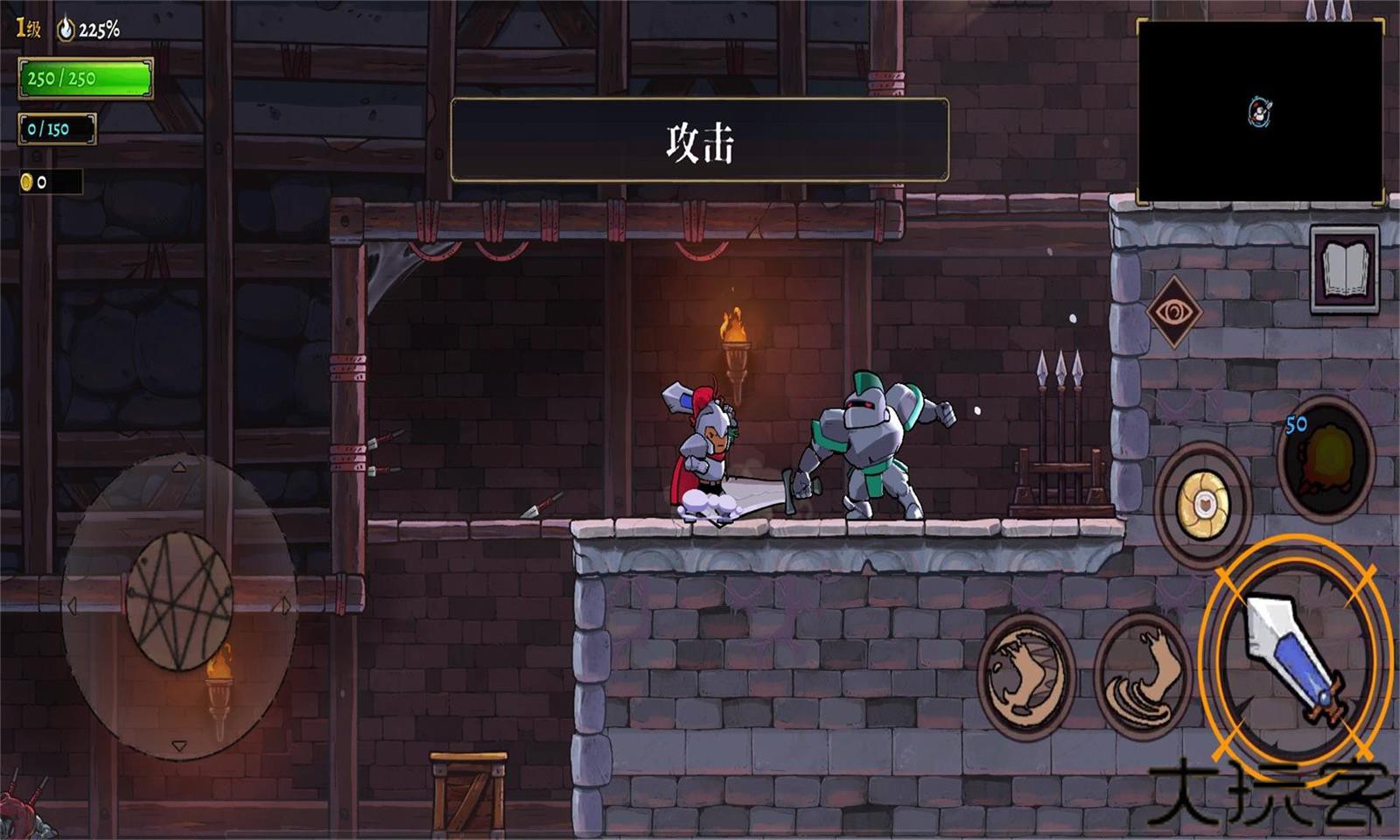Expand the minimap in the top-right corner
This screenshot has height=840, width=1400.
[1264, 109]
